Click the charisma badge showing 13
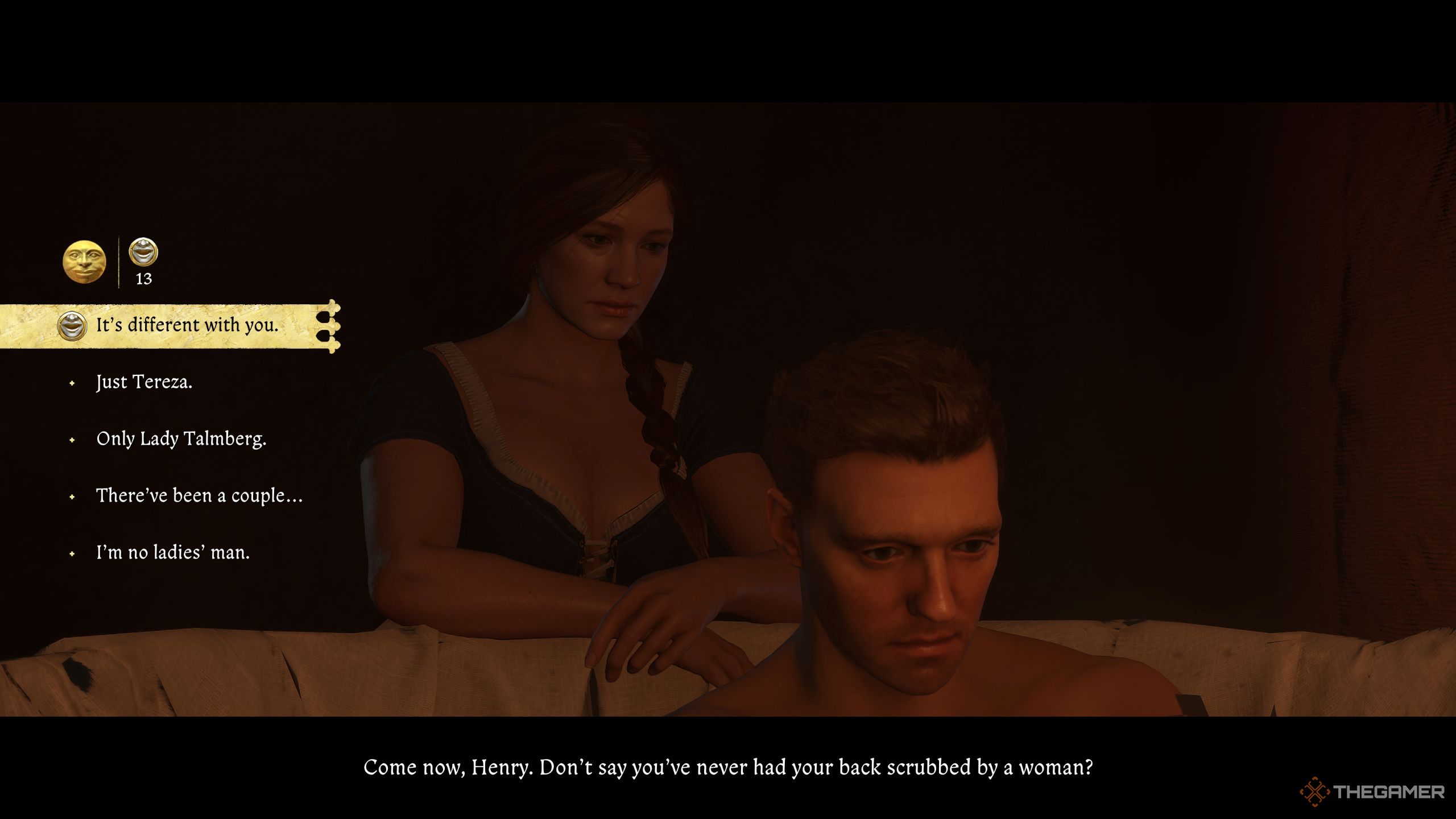The image size is (1456, 819). click(144, 262)
